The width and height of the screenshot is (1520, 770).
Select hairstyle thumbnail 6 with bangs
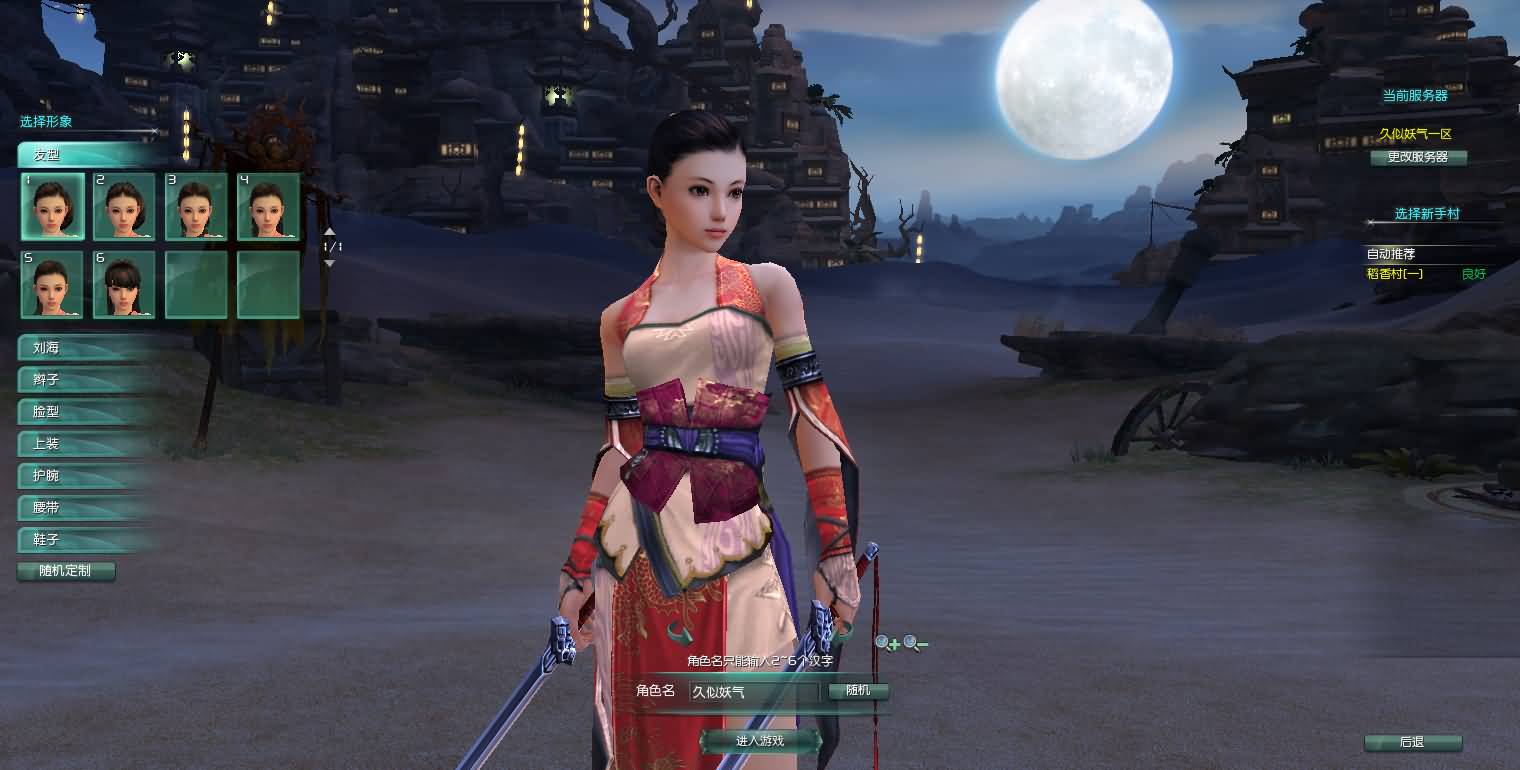[124, 285]
